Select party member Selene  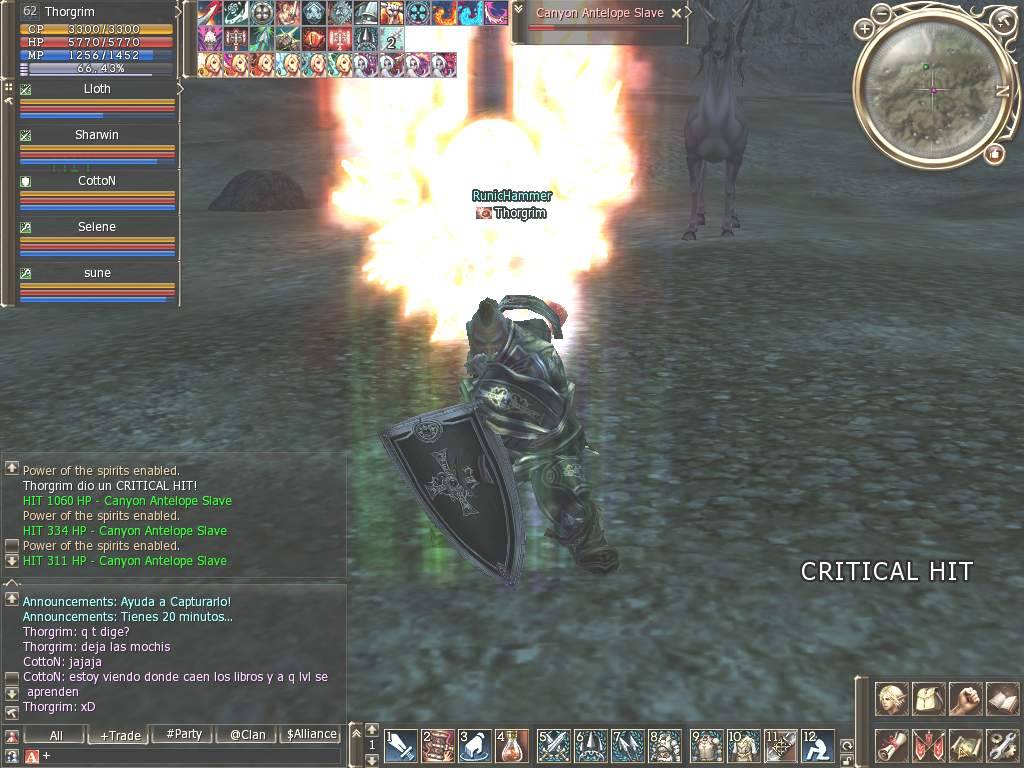coord(97,227)
